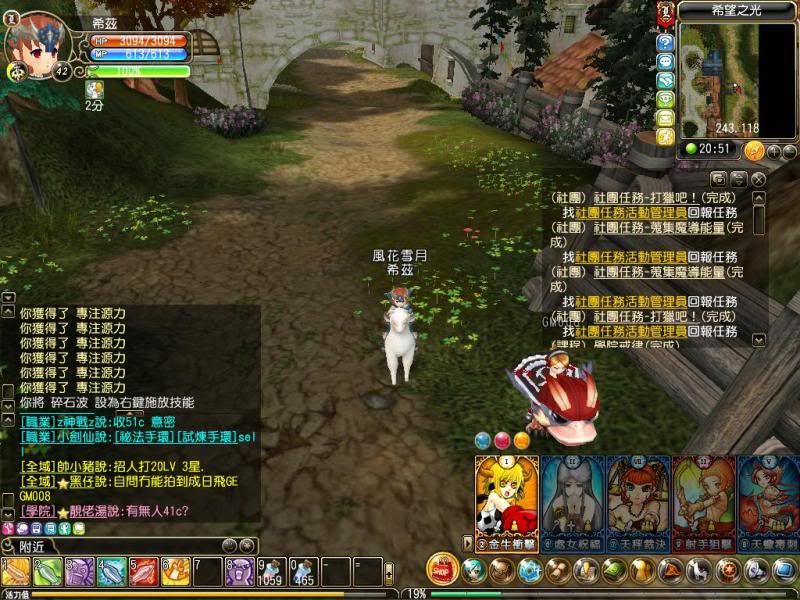Activate the first hotbar skill slot
The height and width of the screenshot is (600, 800).
(x=16, y=572)
